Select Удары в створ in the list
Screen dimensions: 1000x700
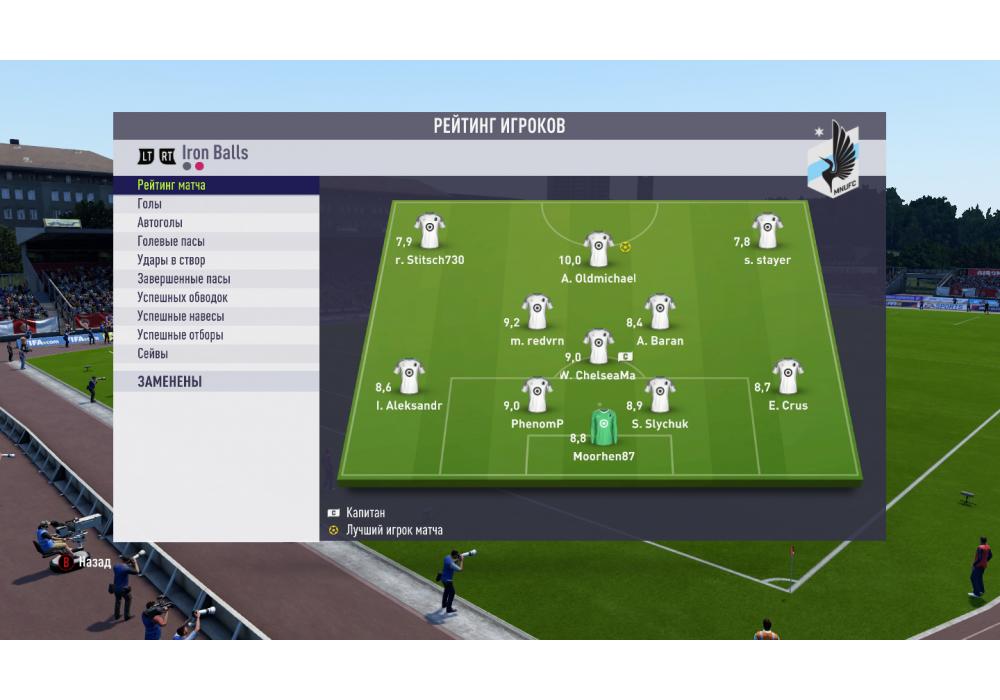216,260
